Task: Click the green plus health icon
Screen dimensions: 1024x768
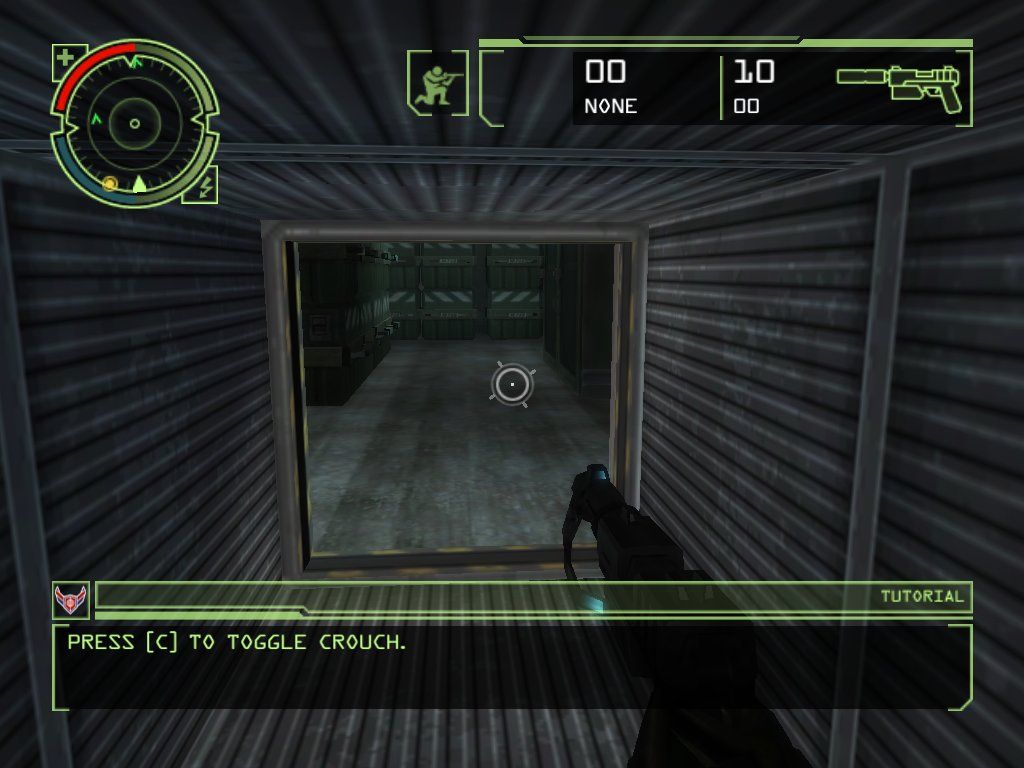Action: (x=66, y=58)
